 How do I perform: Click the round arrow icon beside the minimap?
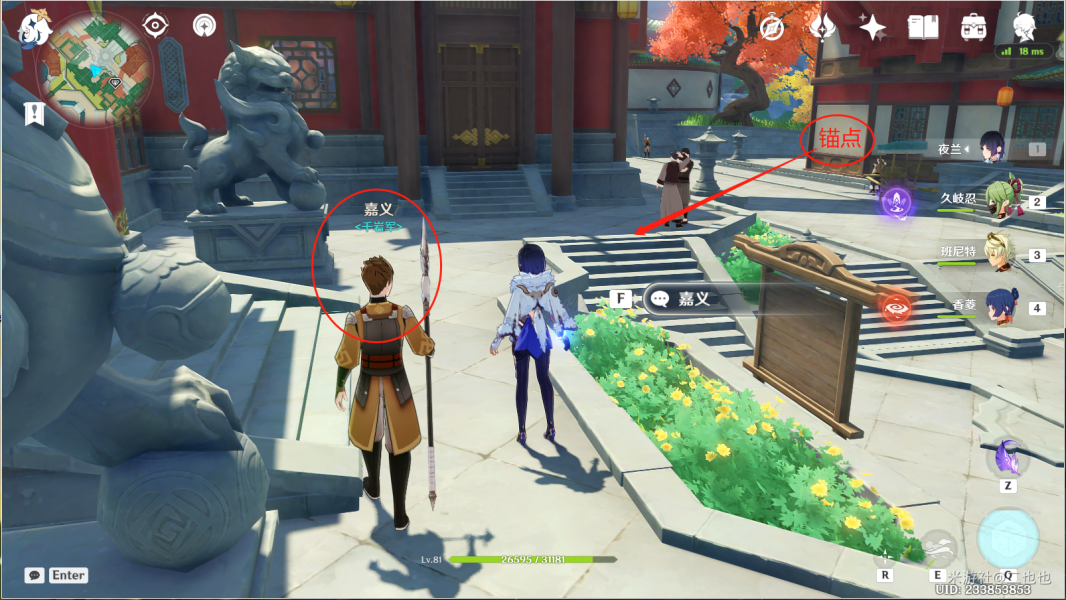(204, 25)
